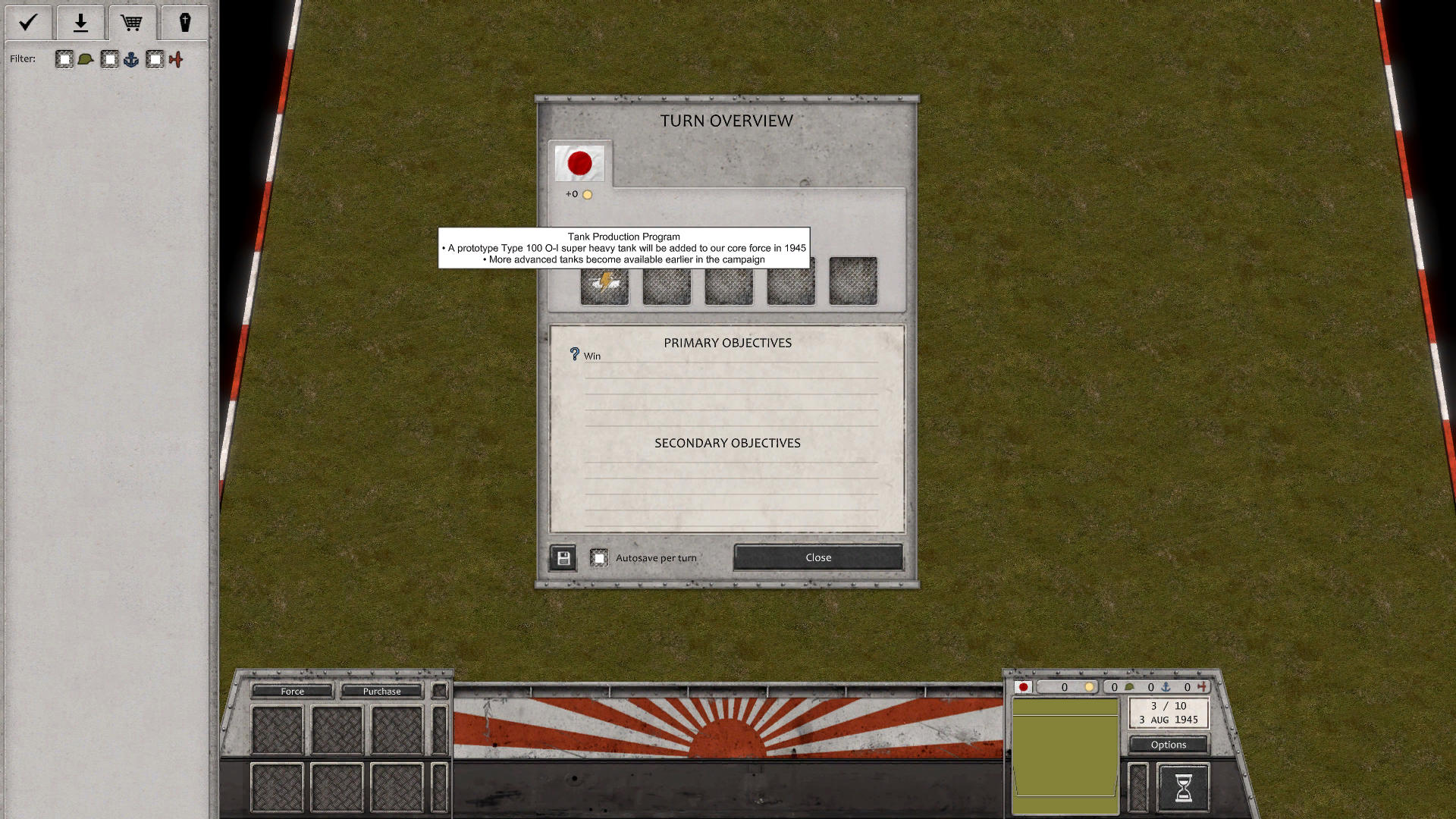Image resolution: width=1456 pixels, height=819 pixels.
Task: Click the download arrow tab
Action: [80, 23]
